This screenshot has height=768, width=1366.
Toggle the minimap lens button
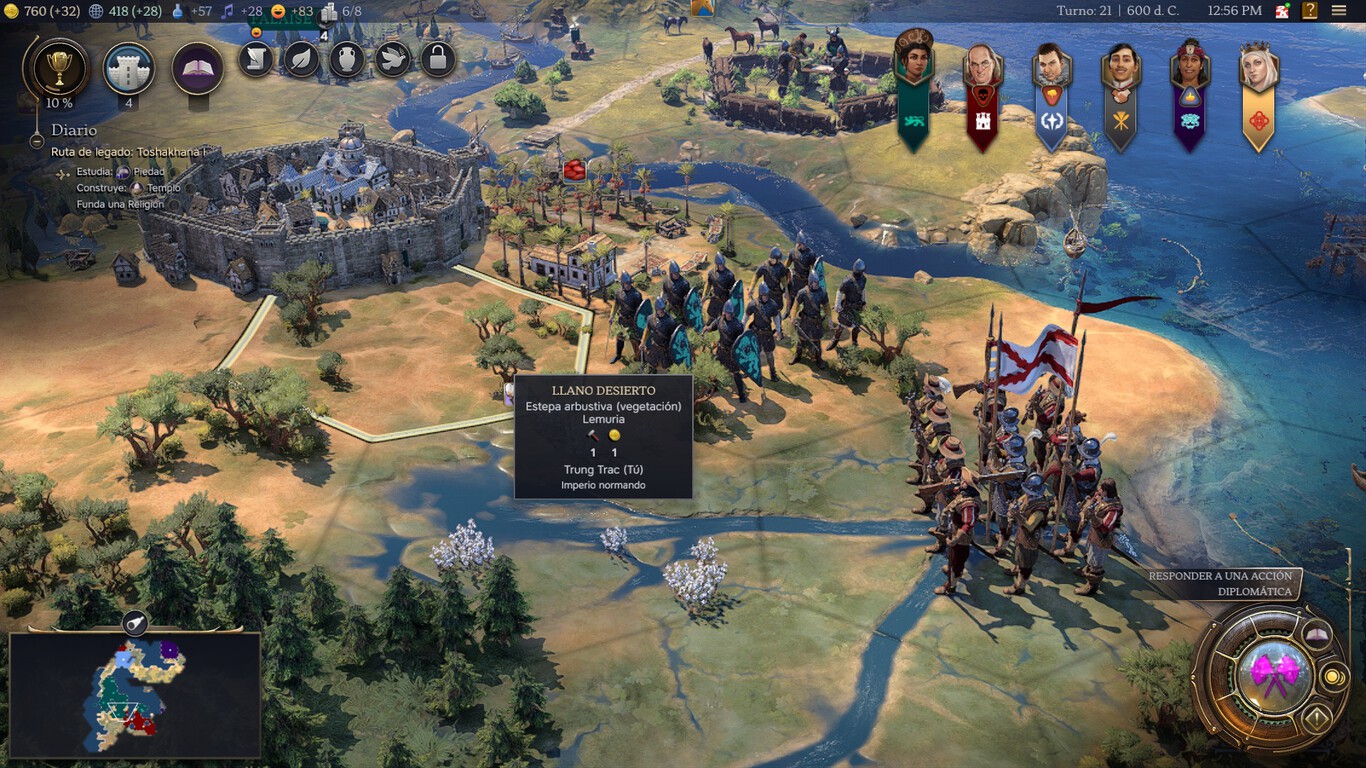(135, 624)
